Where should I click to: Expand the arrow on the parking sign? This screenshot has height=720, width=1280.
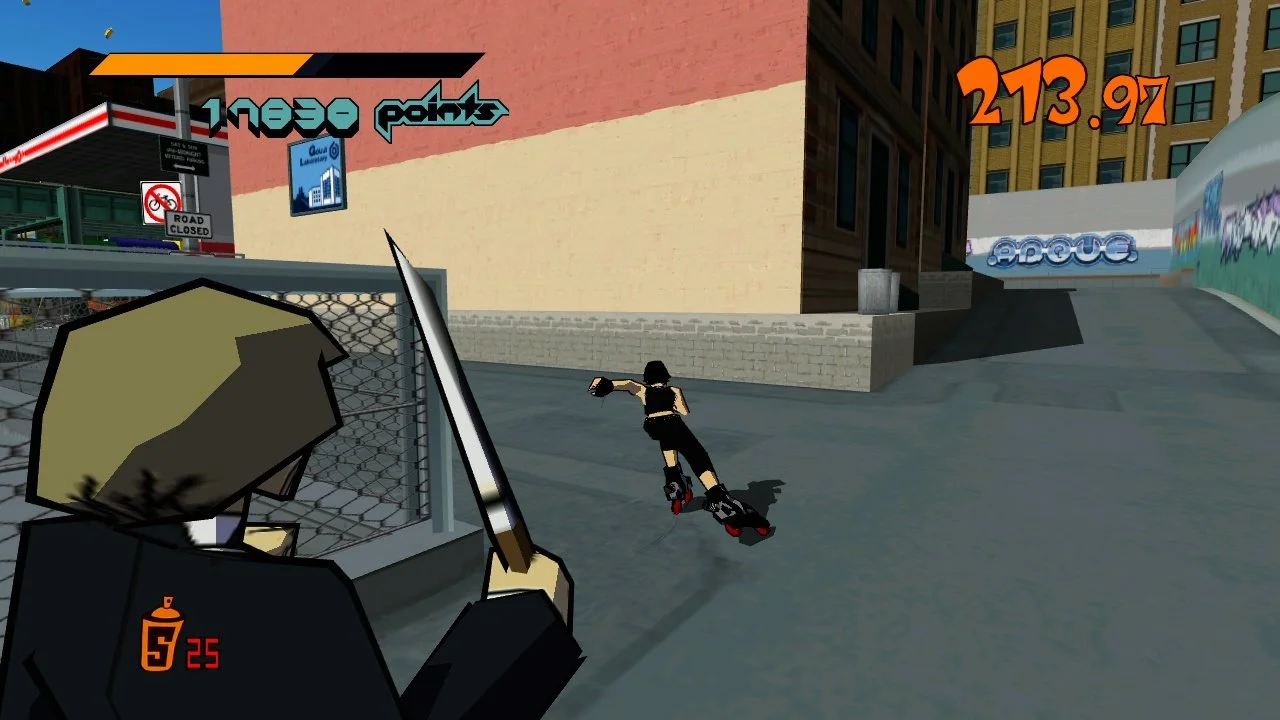point(184,166)
